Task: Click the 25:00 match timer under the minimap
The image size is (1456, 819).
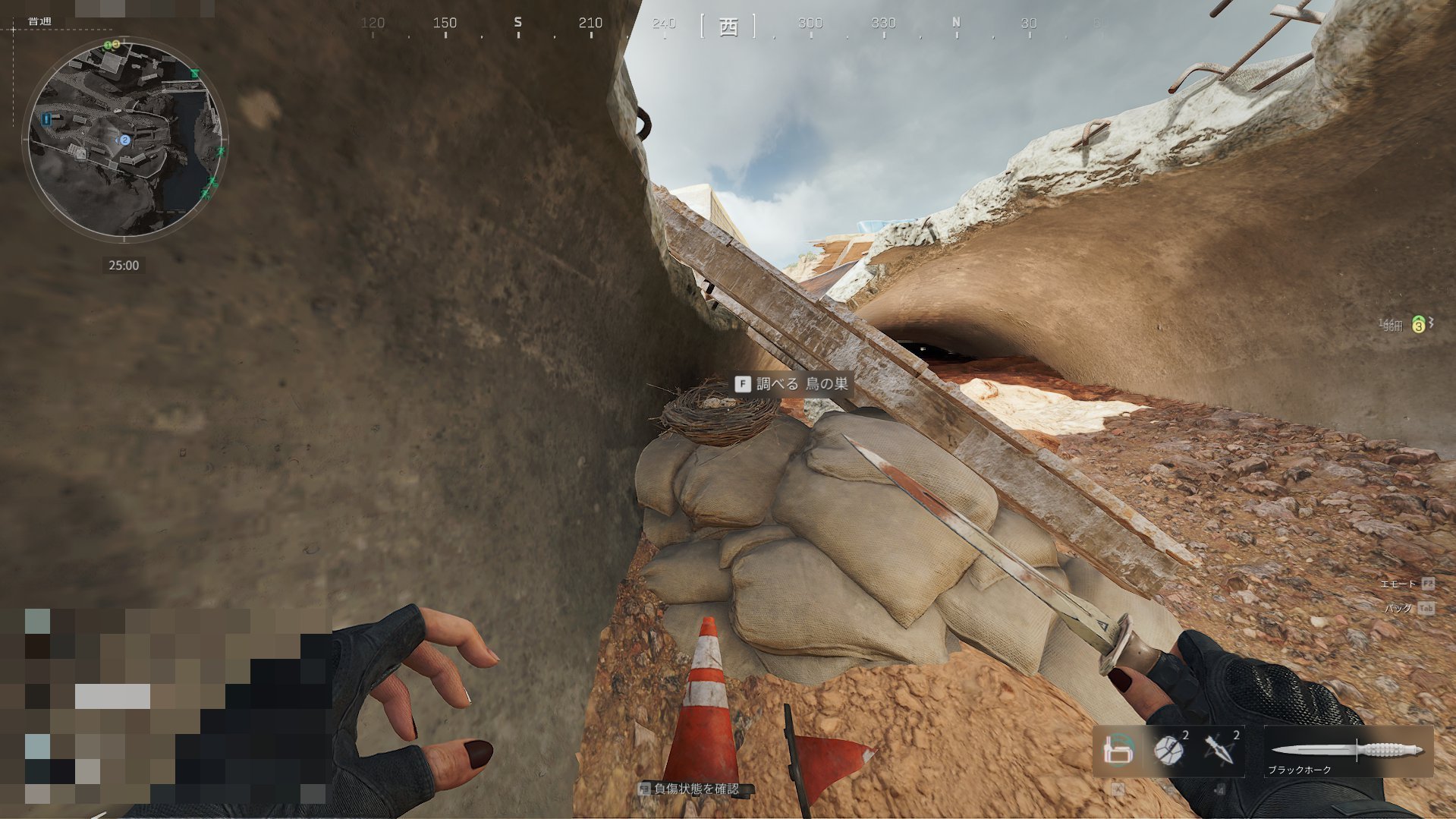Action: click(x=124, y=265)
